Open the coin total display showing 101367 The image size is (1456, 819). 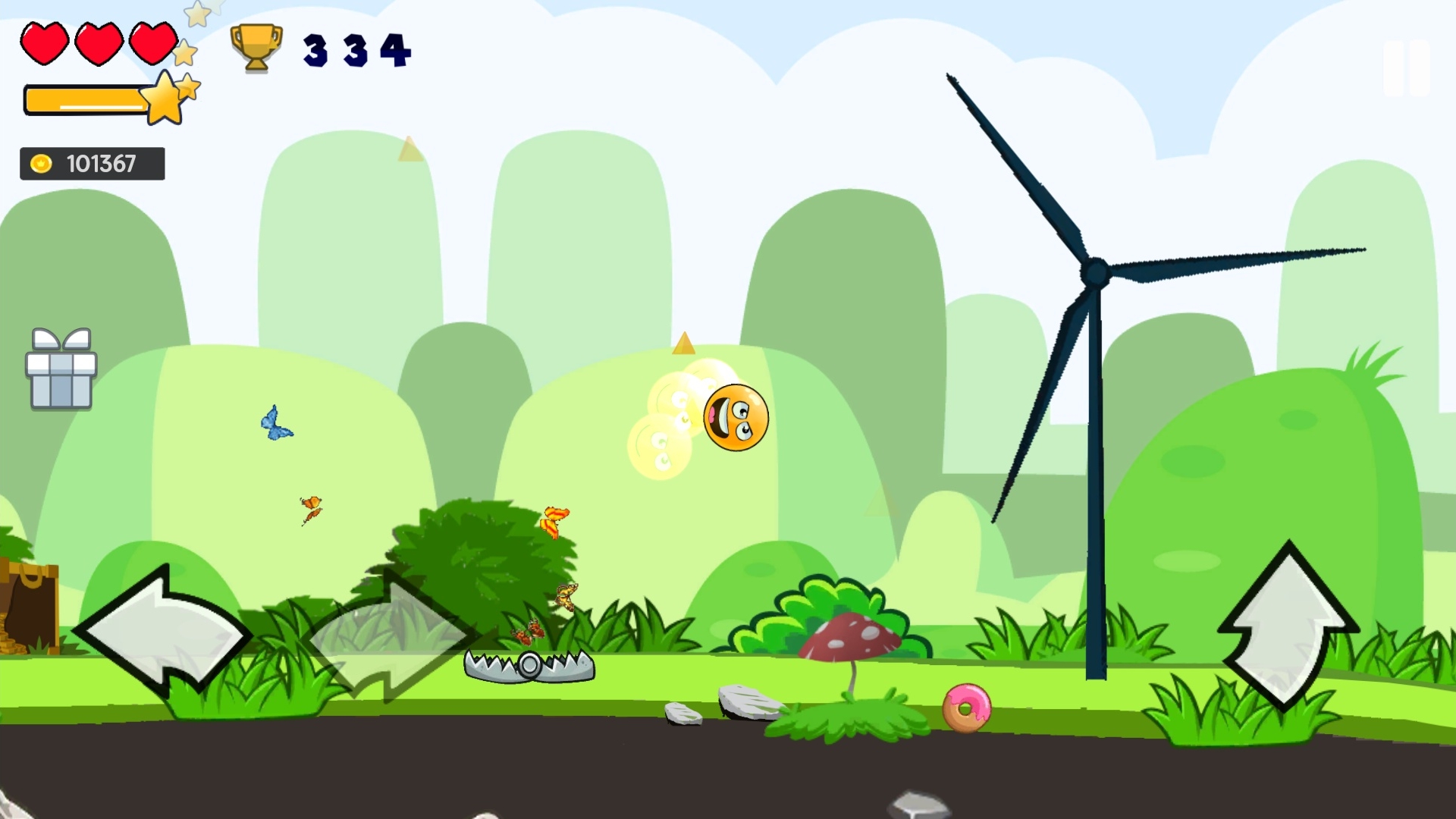click(92, 162)
